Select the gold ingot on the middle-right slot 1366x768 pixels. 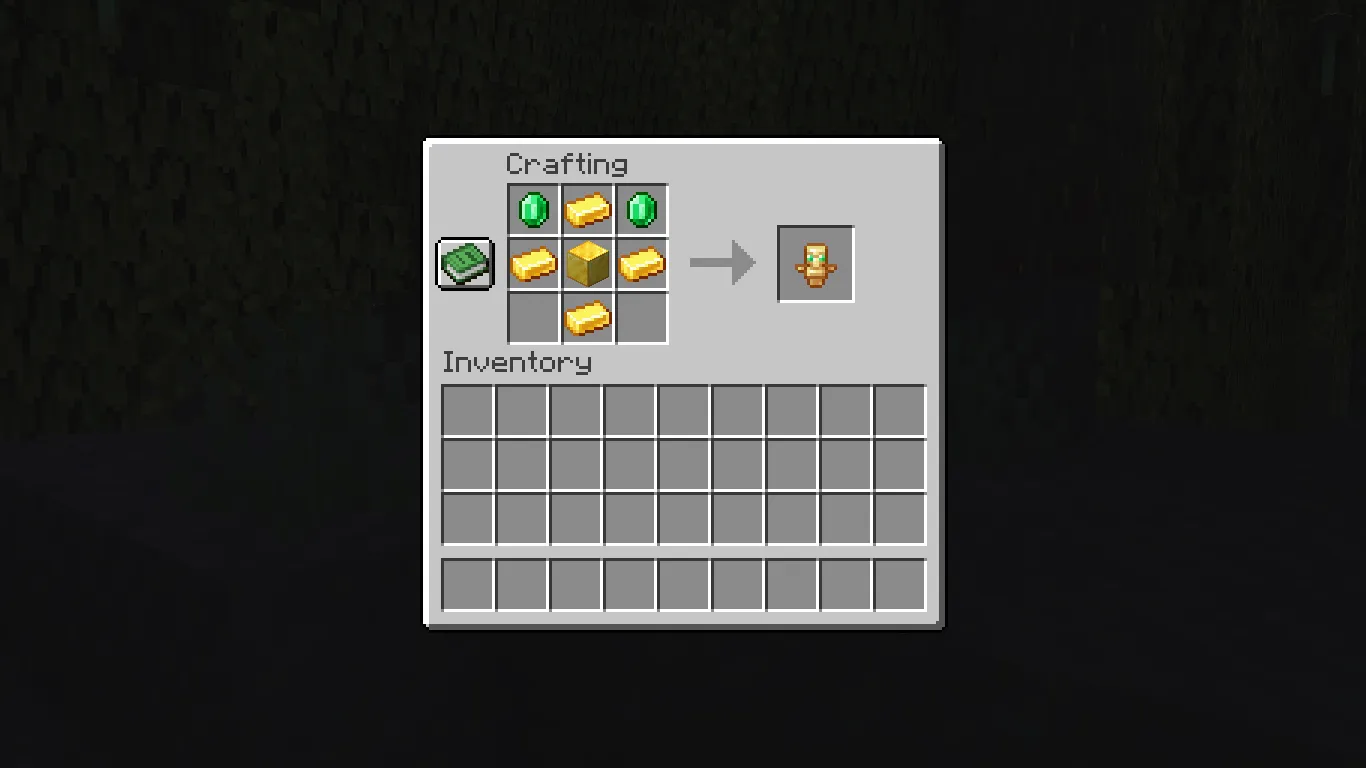pos(641,263)
